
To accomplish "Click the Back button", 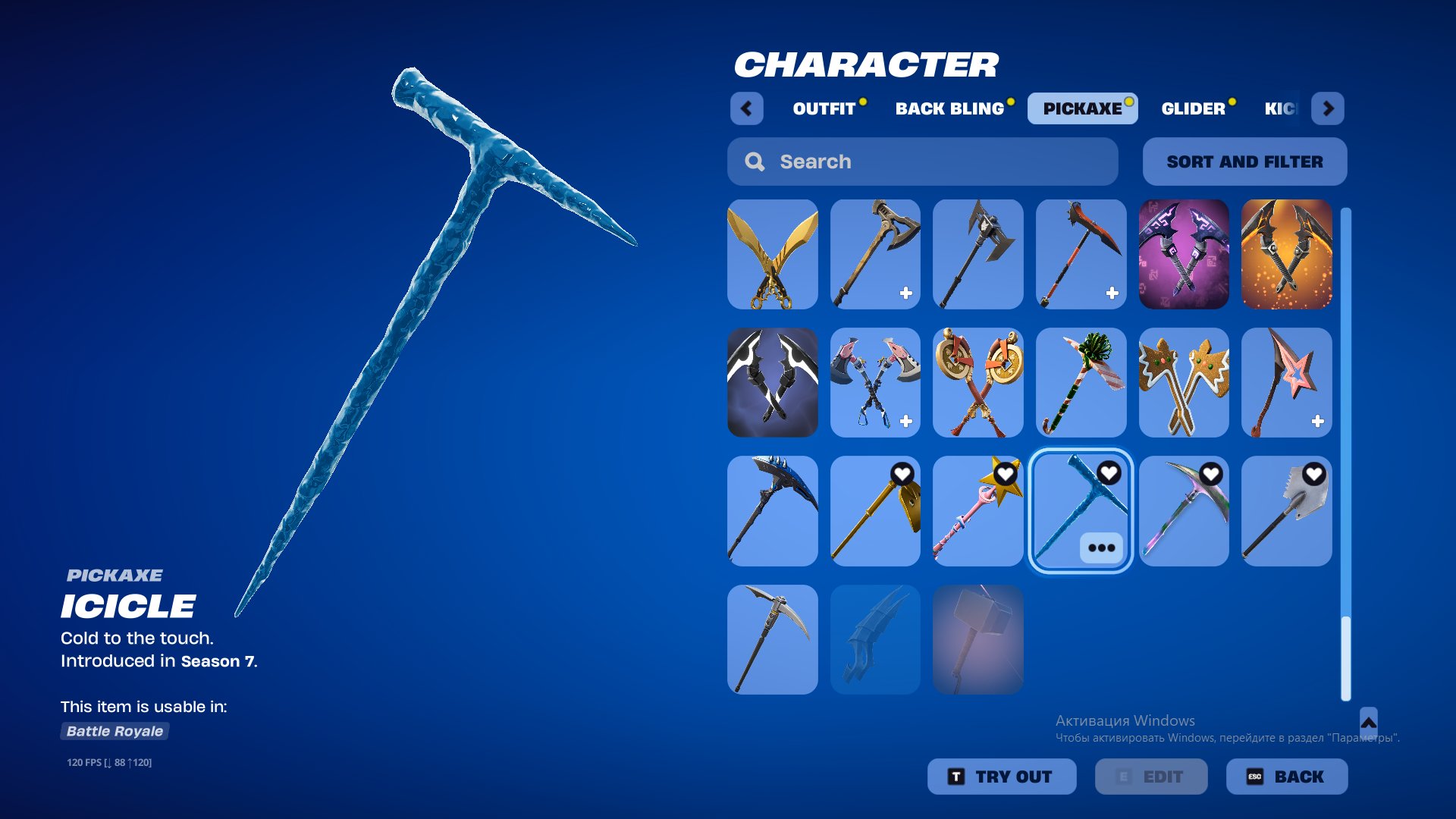I will pos(1287,776).
